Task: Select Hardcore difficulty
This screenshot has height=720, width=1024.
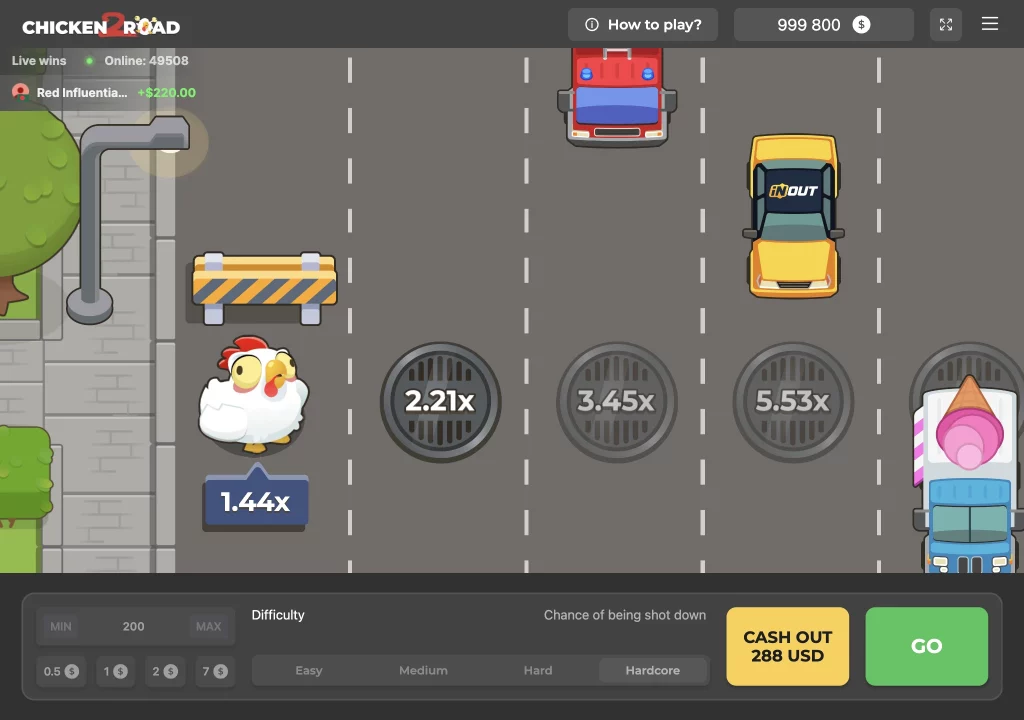Action: (653, 671)
